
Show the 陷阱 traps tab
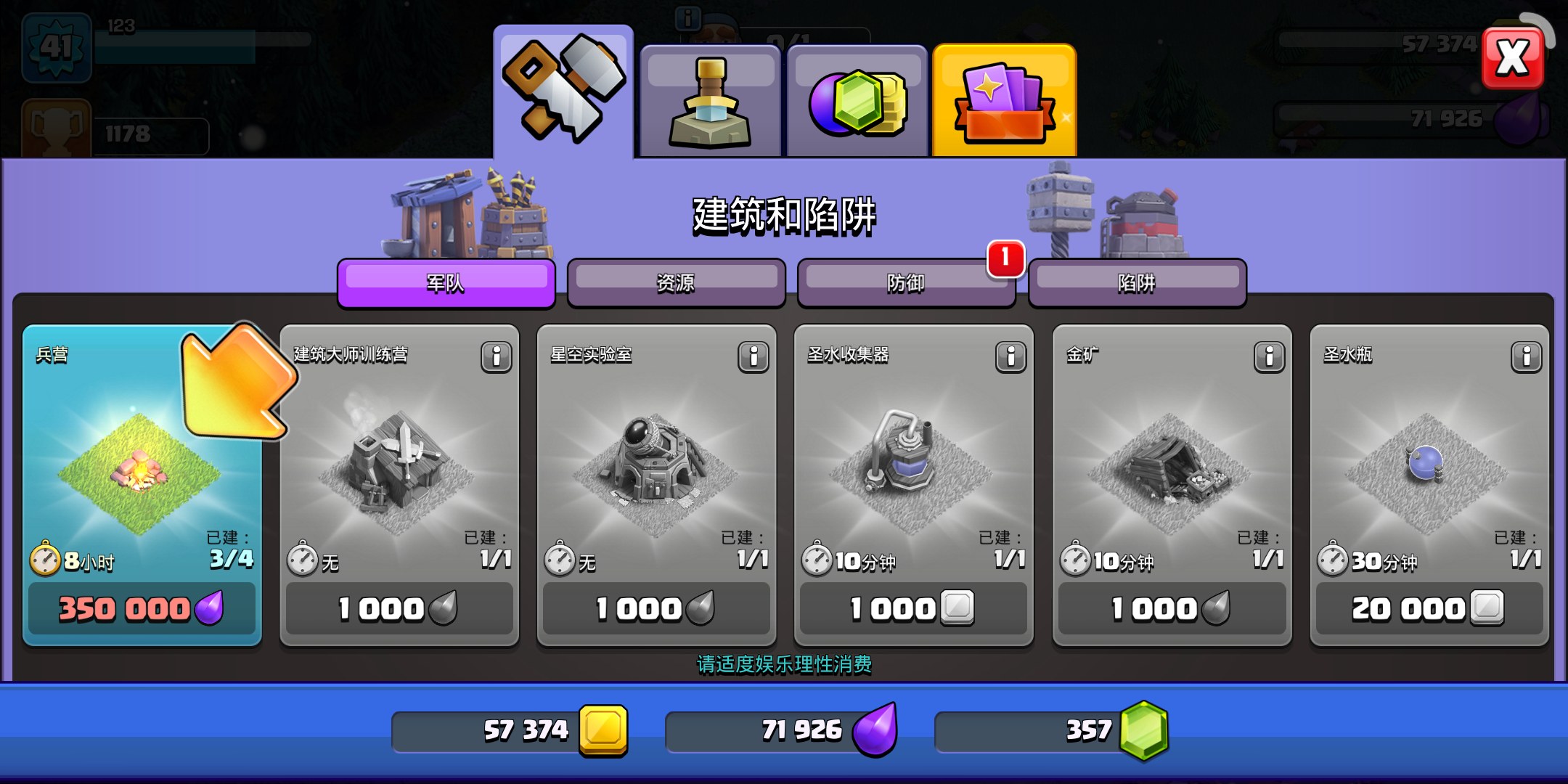[1137, 282]
